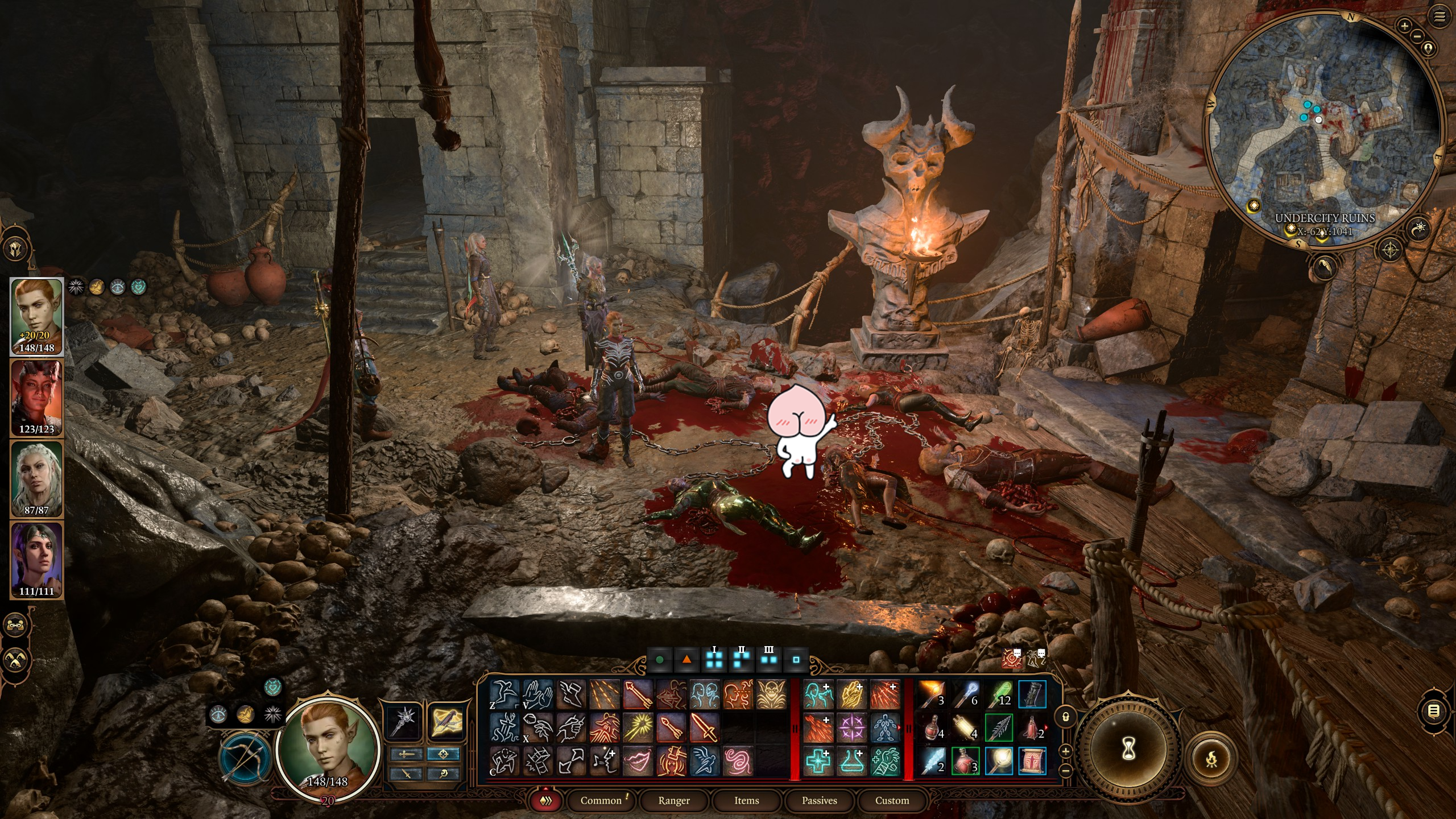This screenshot has height=819, width=1456.
Task: Use the red scroll item slot
Action: coord(1032,761)
